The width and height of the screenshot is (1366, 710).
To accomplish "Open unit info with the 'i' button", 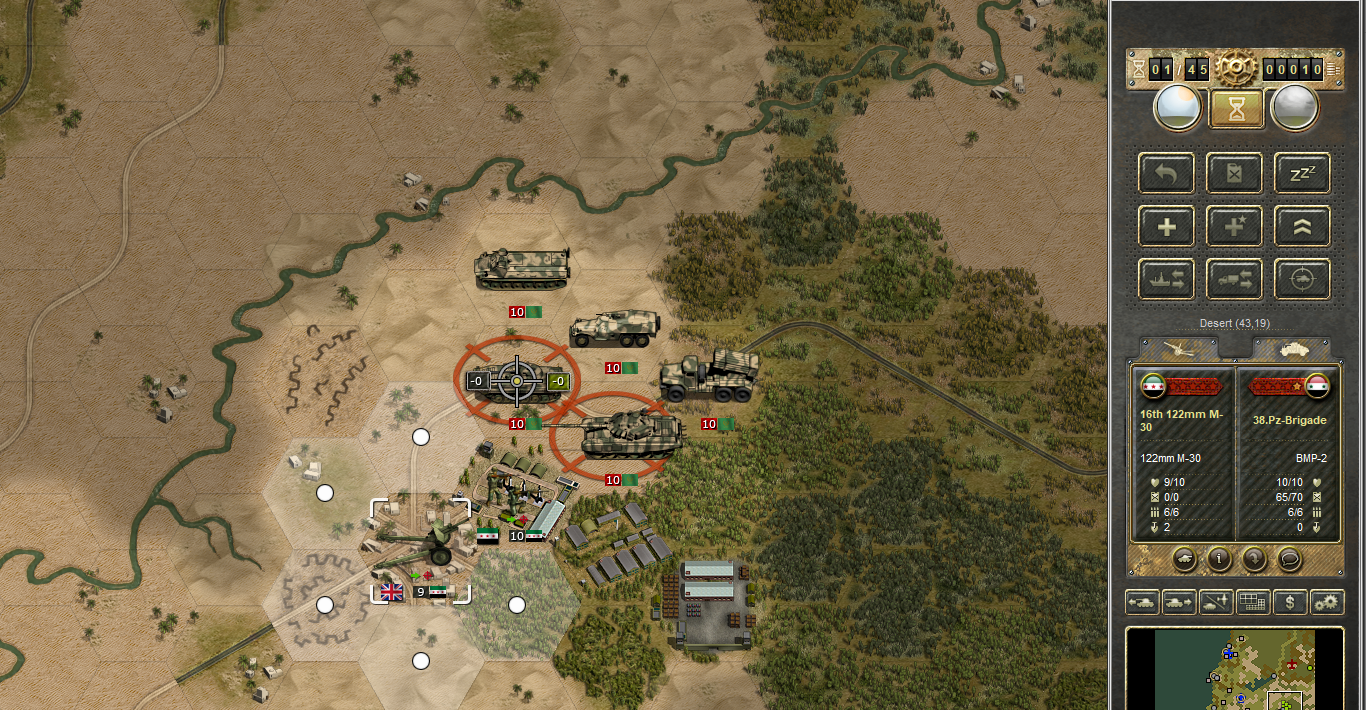I will (x=1218, y=558).
